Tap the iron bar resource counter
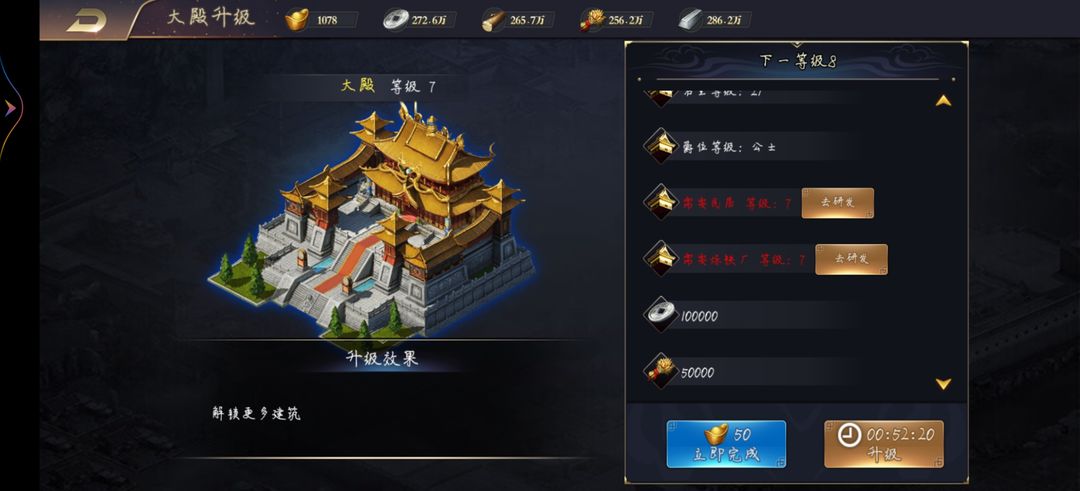This screenshot has height=491, width=1080. 713,19
